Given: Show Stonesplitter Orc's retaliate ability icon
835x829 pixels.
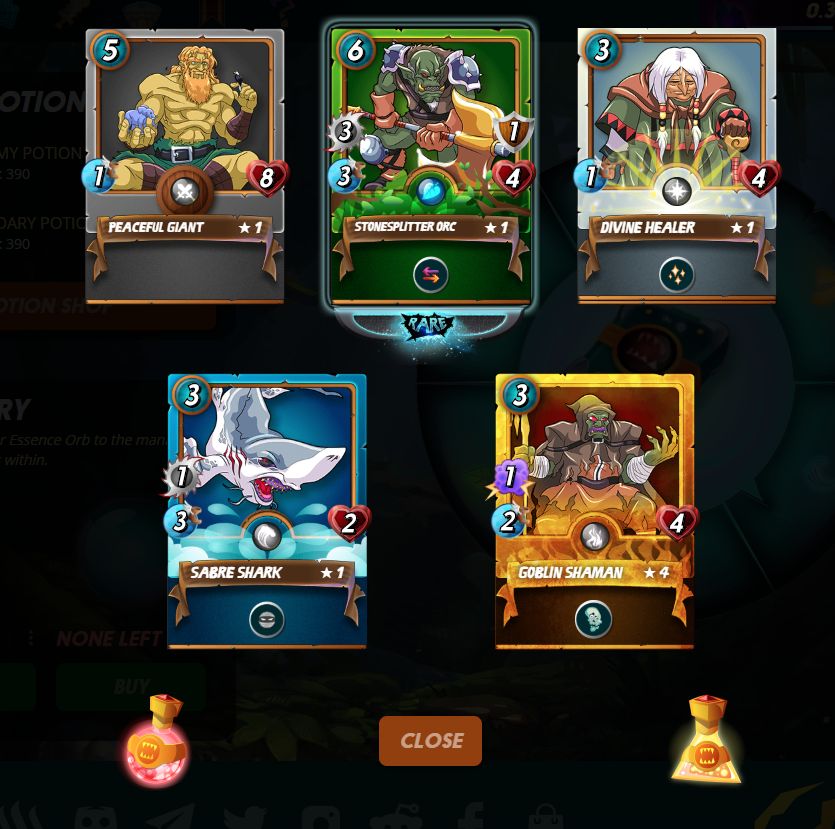Looking at the screenshot, I should pos(431,275).
